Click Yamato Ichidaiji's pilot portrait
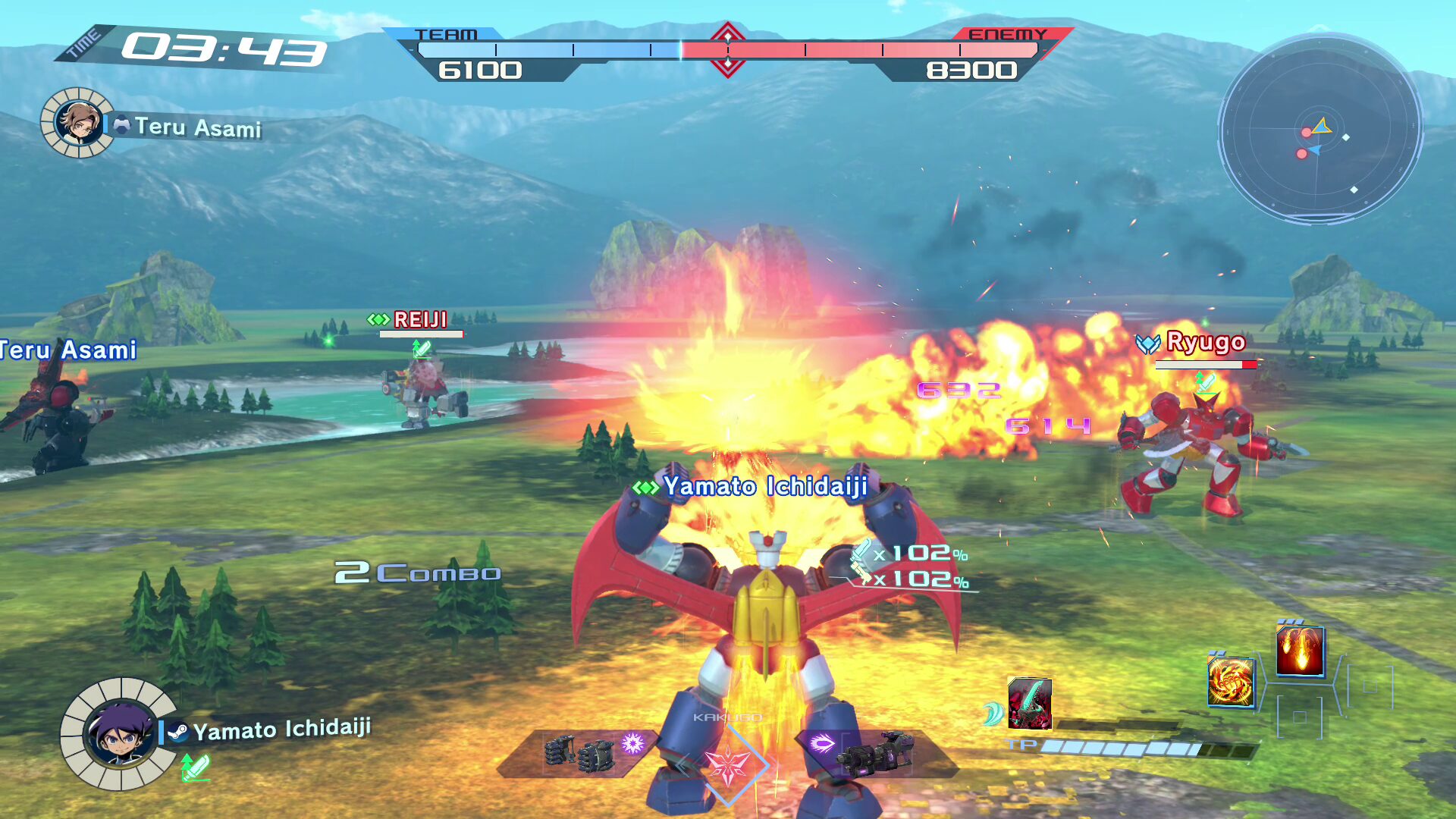Image resolution: width=1456 pixels, height=819 pixels. 119,733
